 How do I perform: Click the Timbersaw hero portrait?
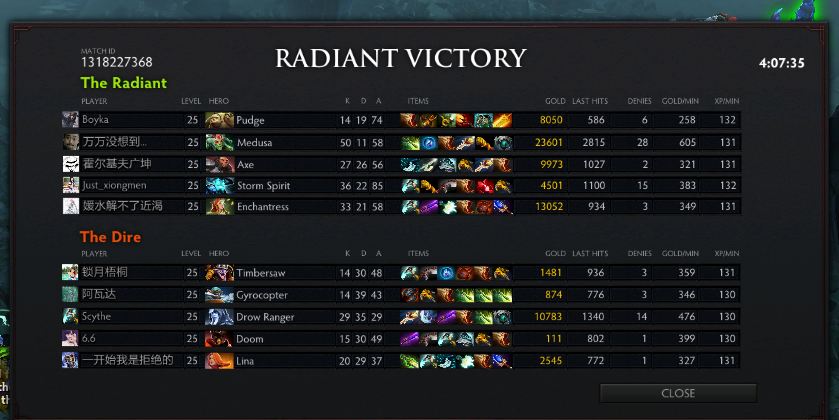pyautogui.click(x=219, y=273)
